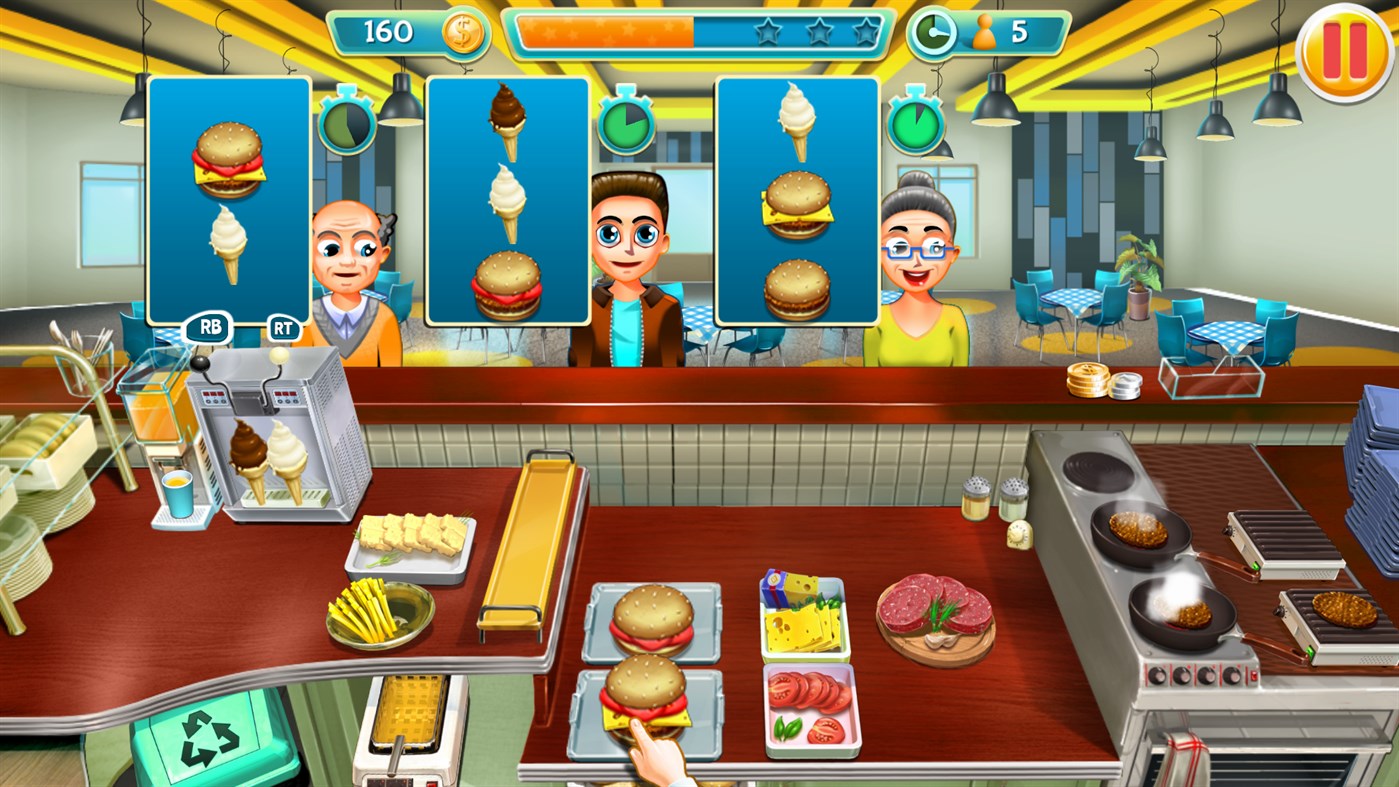
Task: Select the coin counter showing 160
Action: coord(401,31)
